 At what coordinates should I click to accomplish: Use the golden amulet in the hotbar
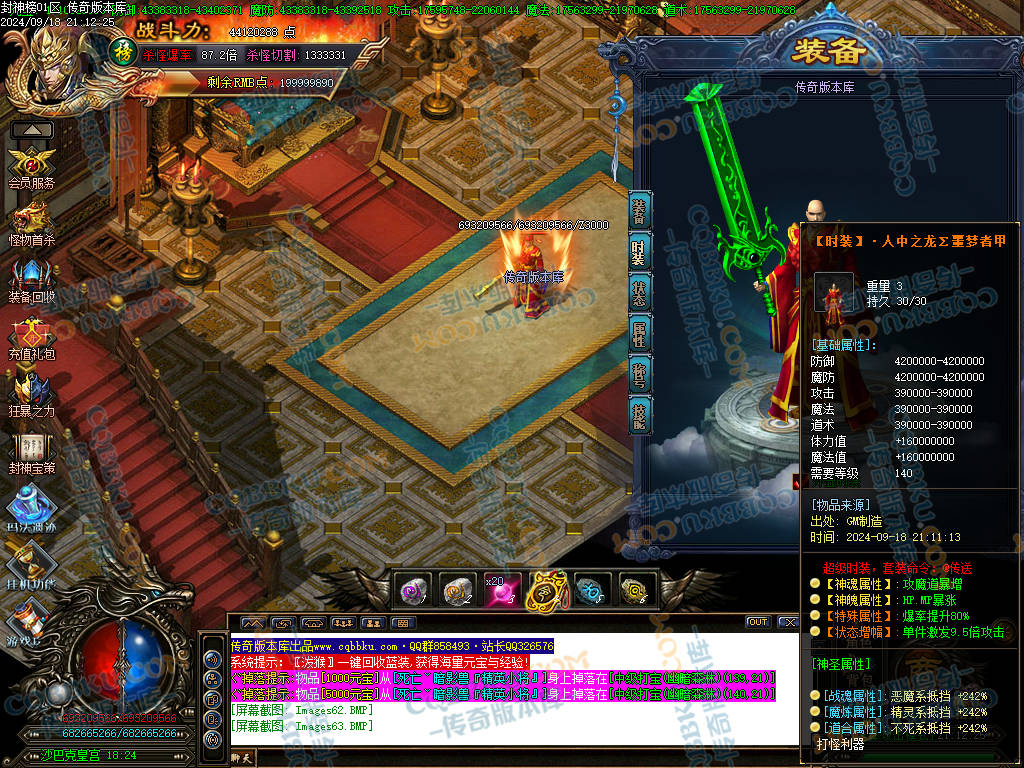pyautogui.click(x=547, y=590)
